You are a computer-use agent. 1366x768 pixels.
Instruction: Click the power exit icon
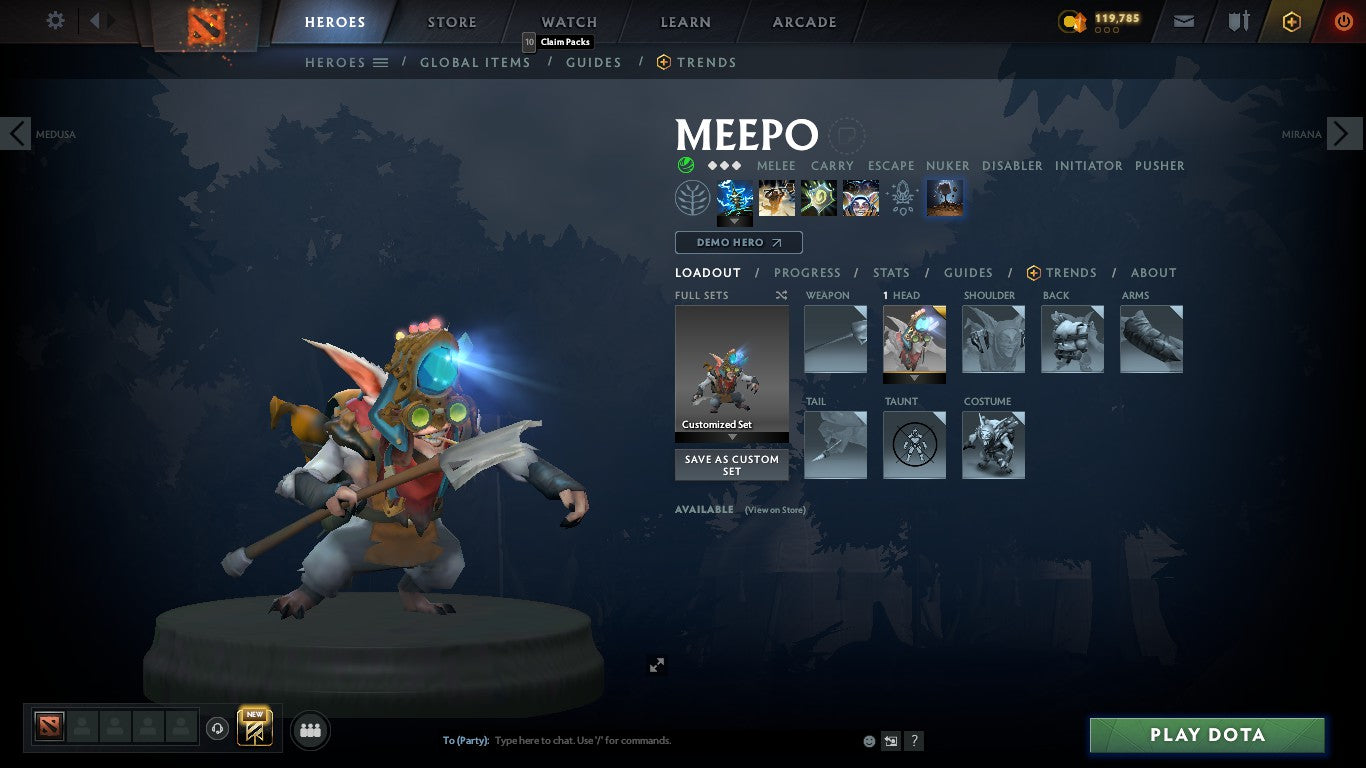(1345, 20)
